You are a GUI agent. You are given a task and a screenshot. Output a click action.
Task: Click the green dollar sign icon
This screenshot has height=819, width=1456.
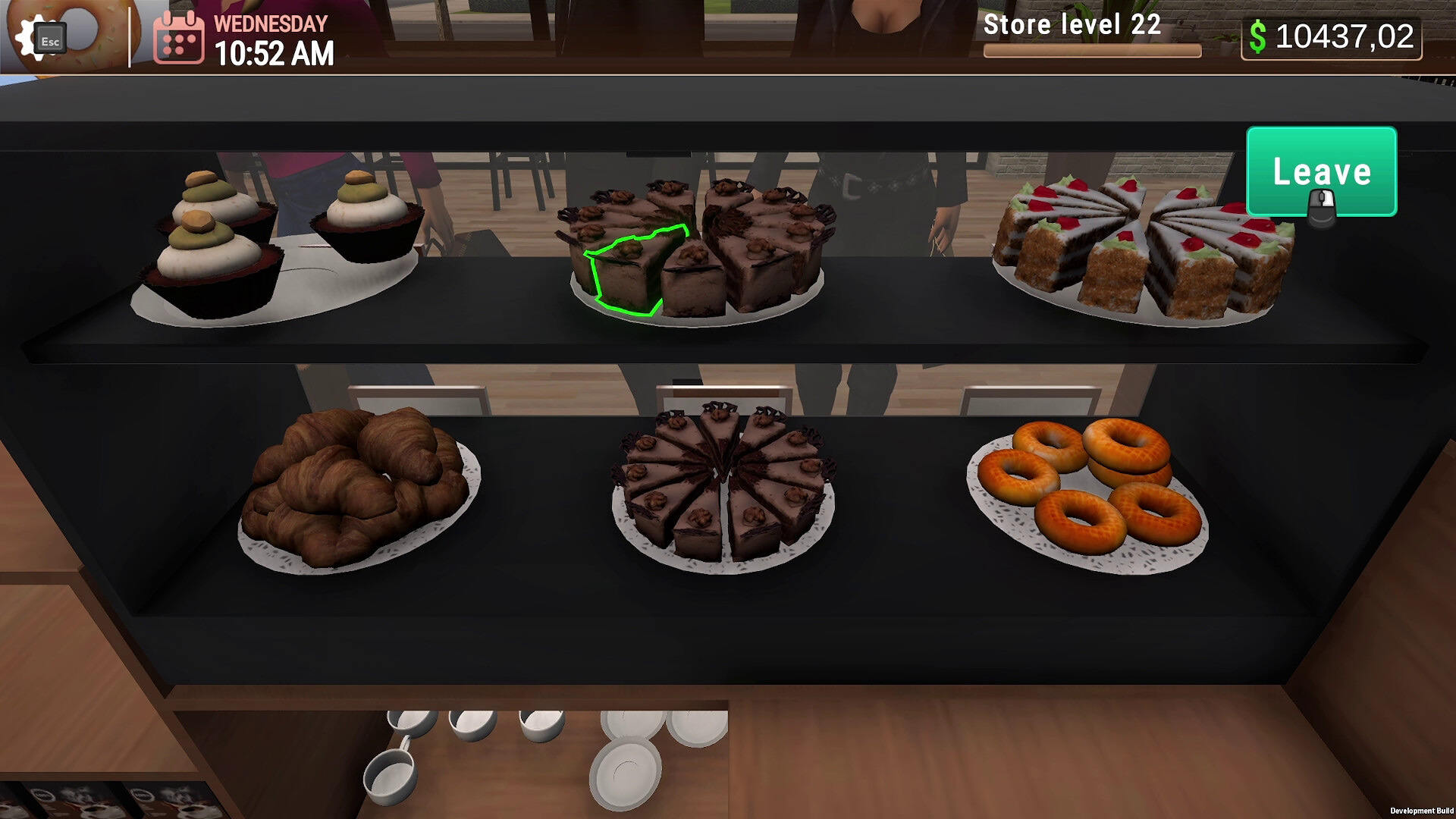click(1260, 35)
